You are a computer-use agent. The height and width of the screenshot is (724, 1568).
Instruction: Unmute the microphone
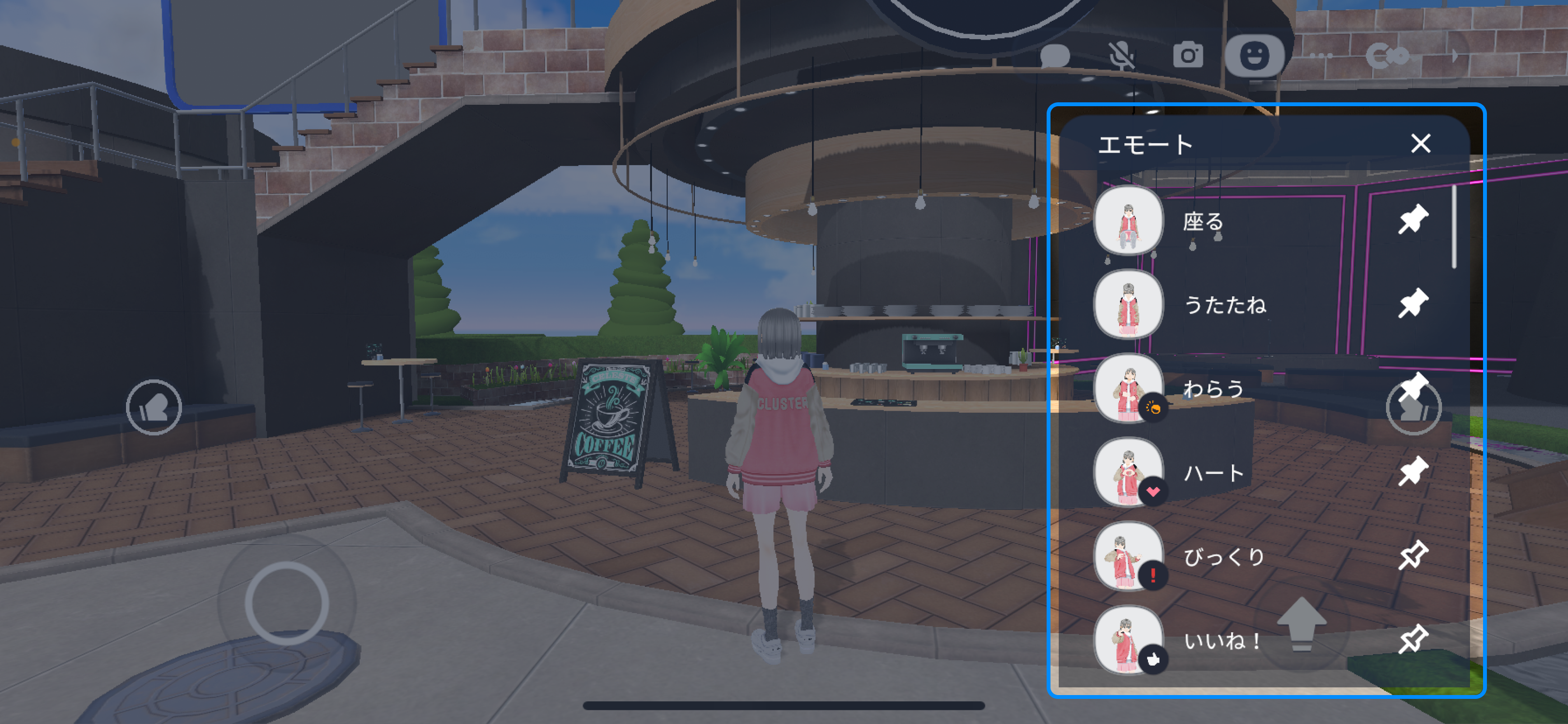[1123, 55]
